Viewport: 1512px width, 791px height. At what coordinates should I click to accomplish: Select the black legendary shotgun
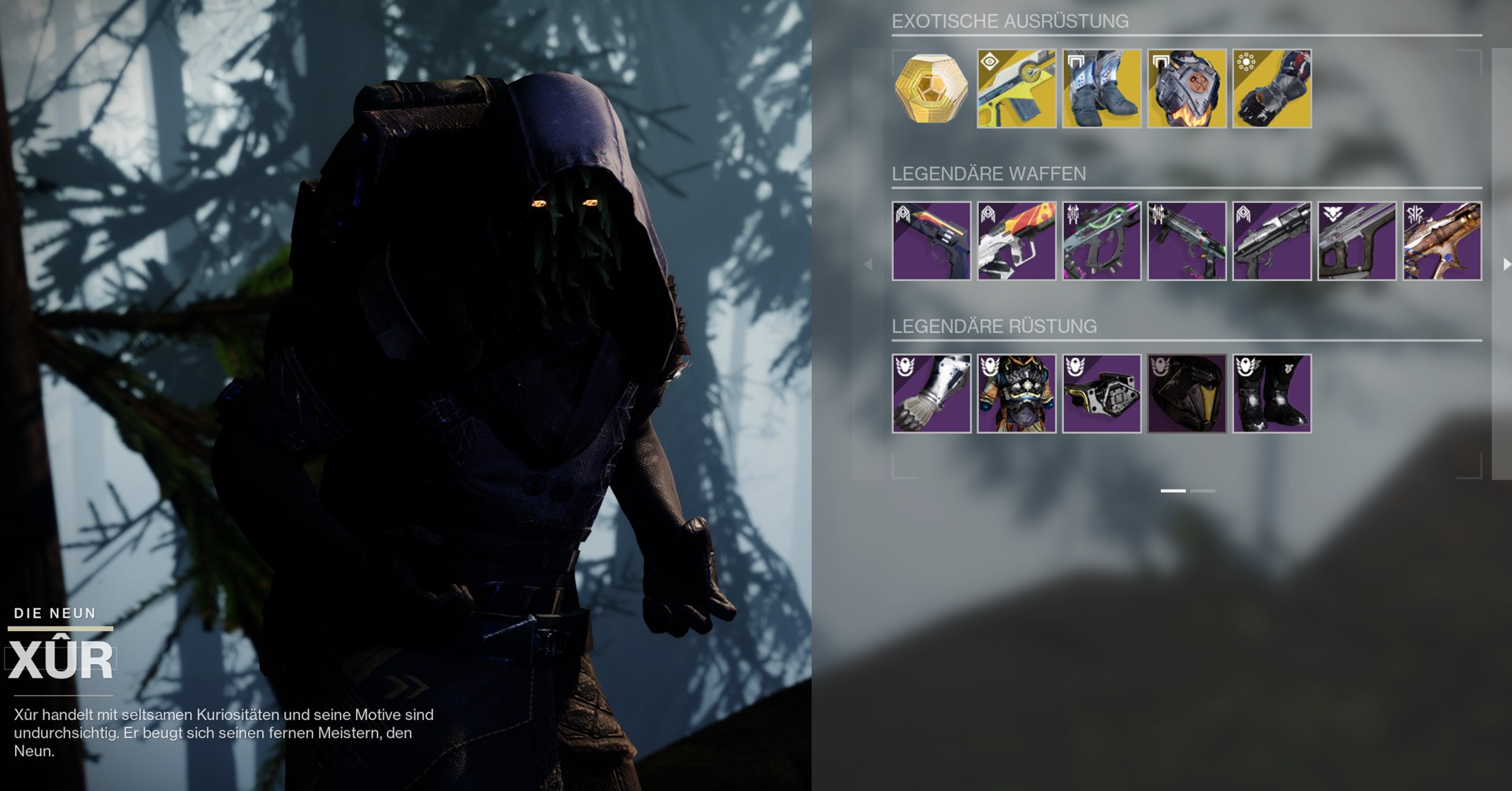point(1271,241)
